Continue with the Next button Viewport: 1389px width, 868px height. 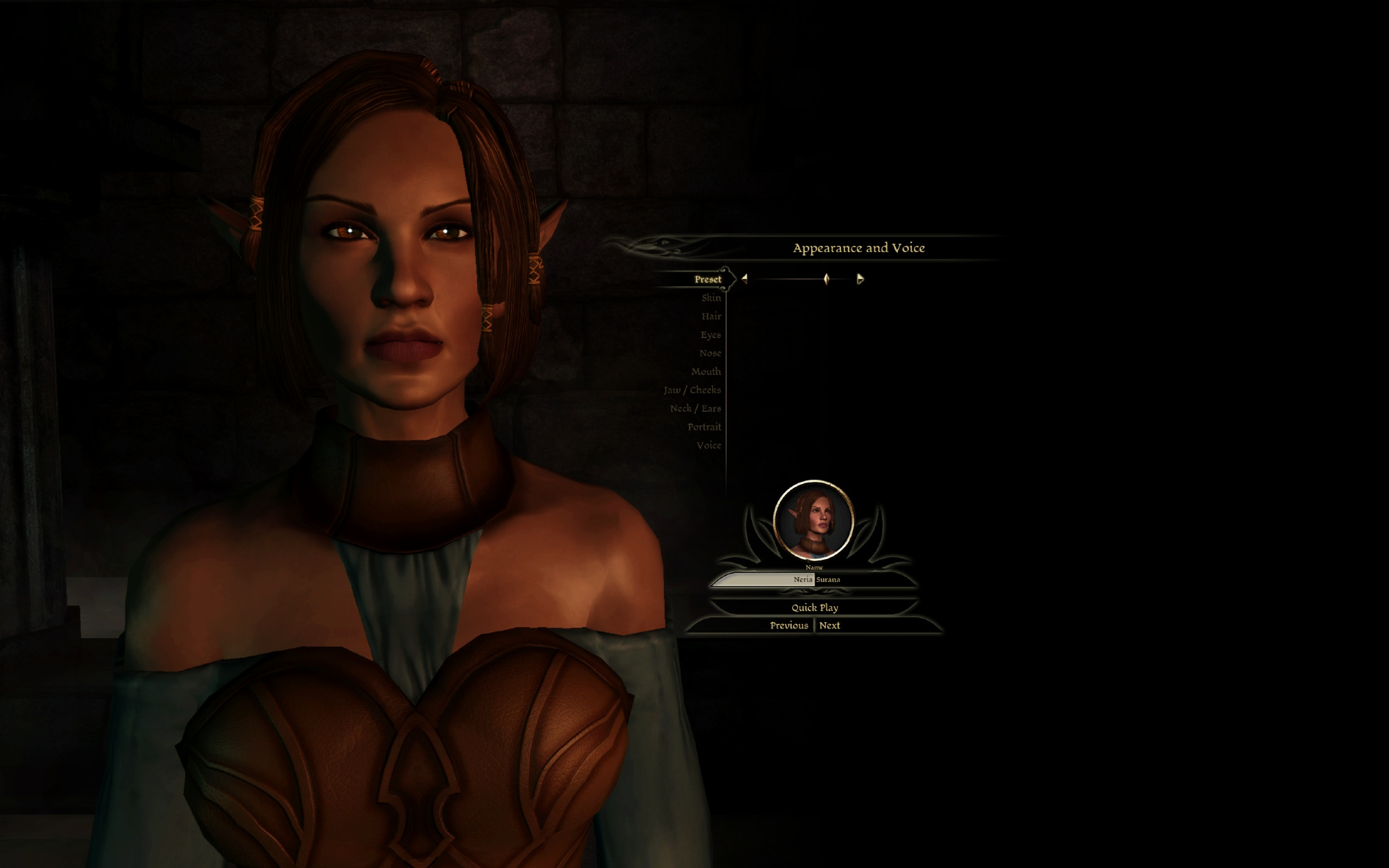point(829,626)
